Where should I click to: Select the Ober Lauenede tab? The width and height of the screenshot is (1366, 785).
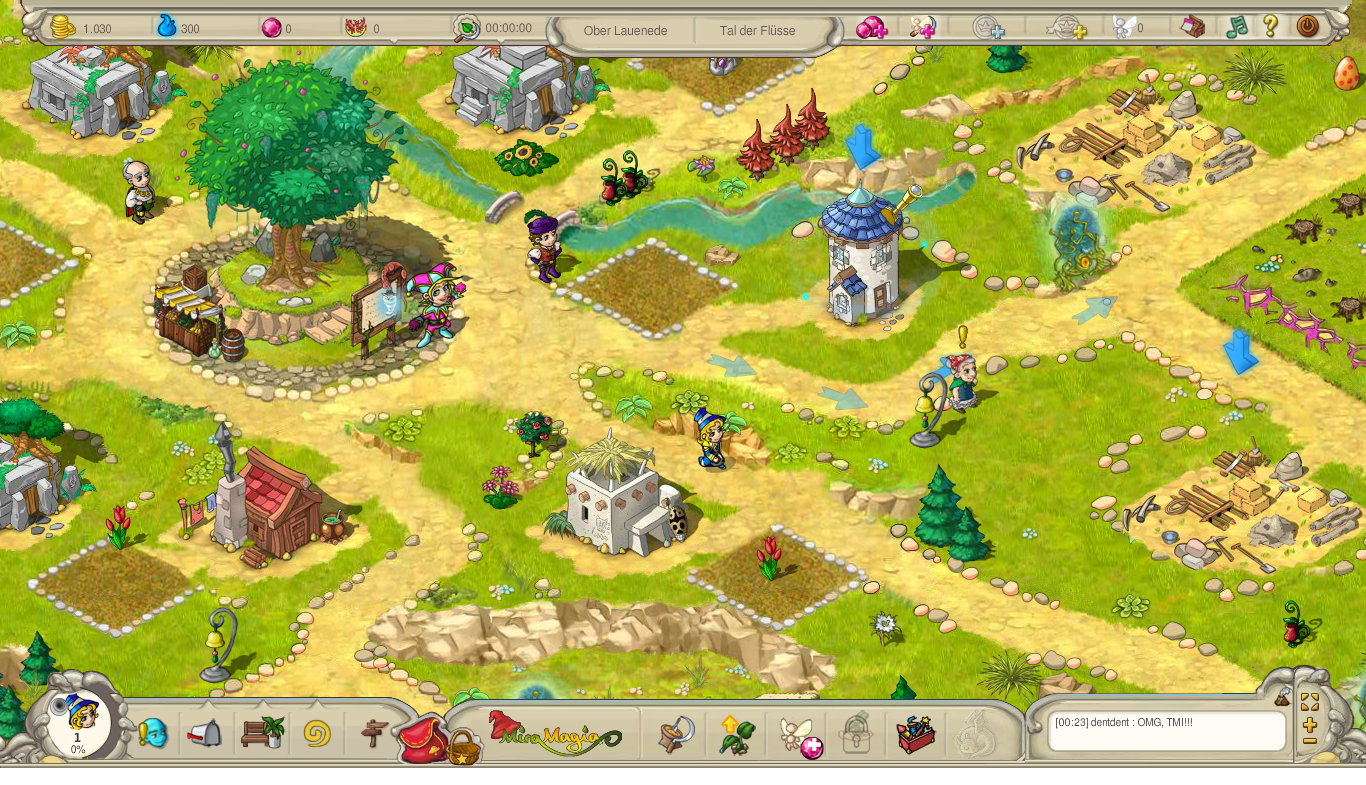click(x=626, y=31)
